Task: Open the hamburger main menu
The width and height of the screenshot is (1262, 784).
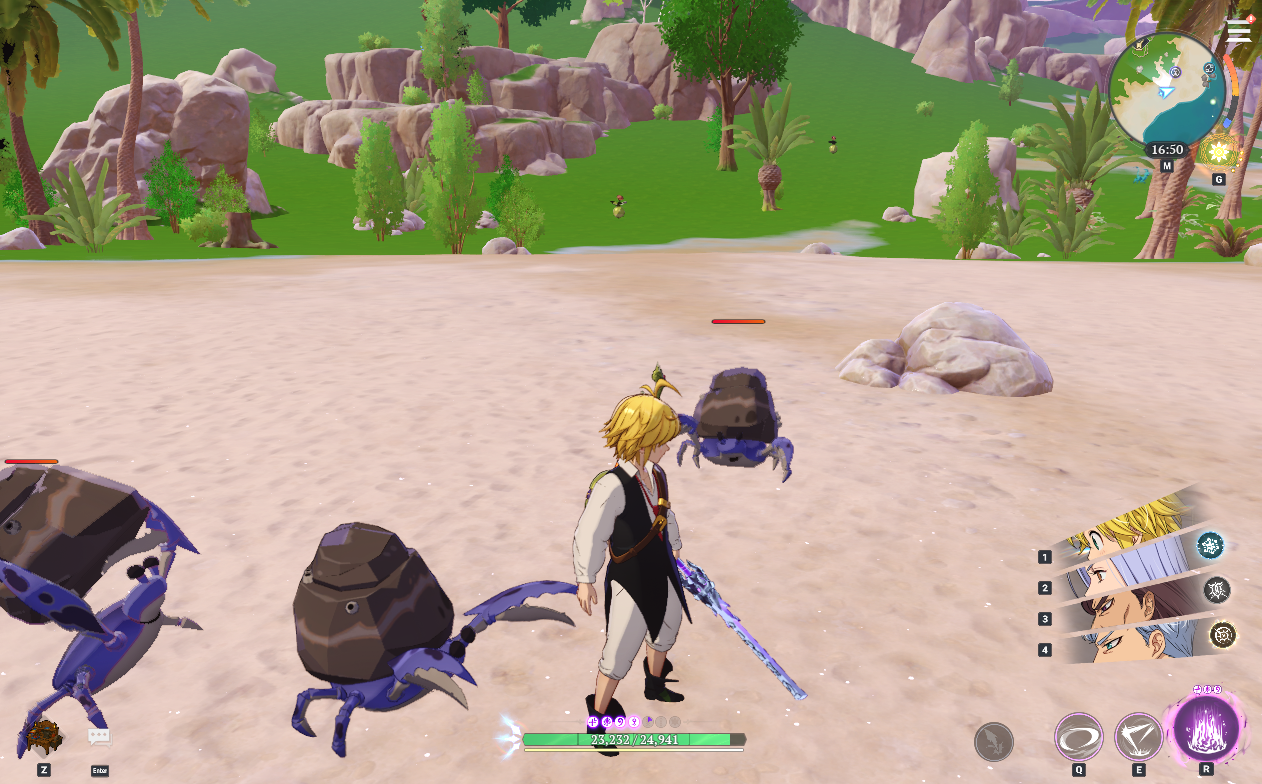Action: tap(1239, 31)
